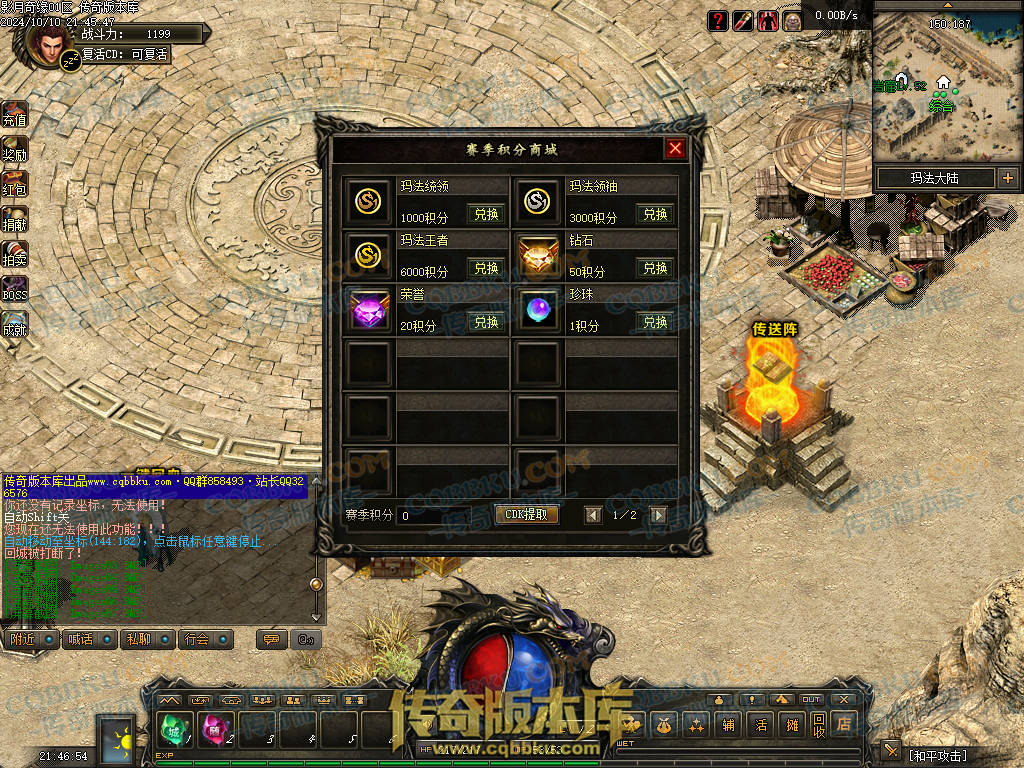Redeem the 珍珠 pearl for 1 point
Image resolution: width=1024 pixels, height=768 pixels.
[x=655, y=322]
